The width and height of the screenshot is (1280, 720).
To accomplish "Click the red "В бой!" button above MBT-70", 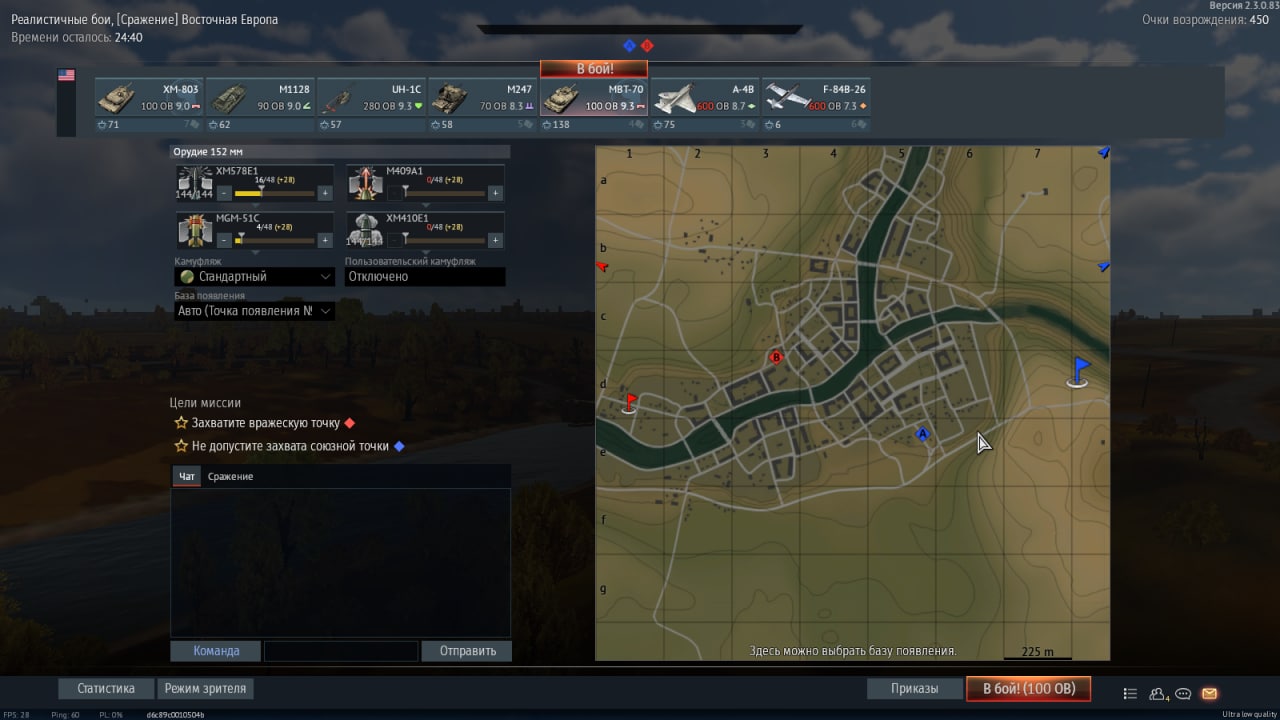I will (x=594, y=69).
